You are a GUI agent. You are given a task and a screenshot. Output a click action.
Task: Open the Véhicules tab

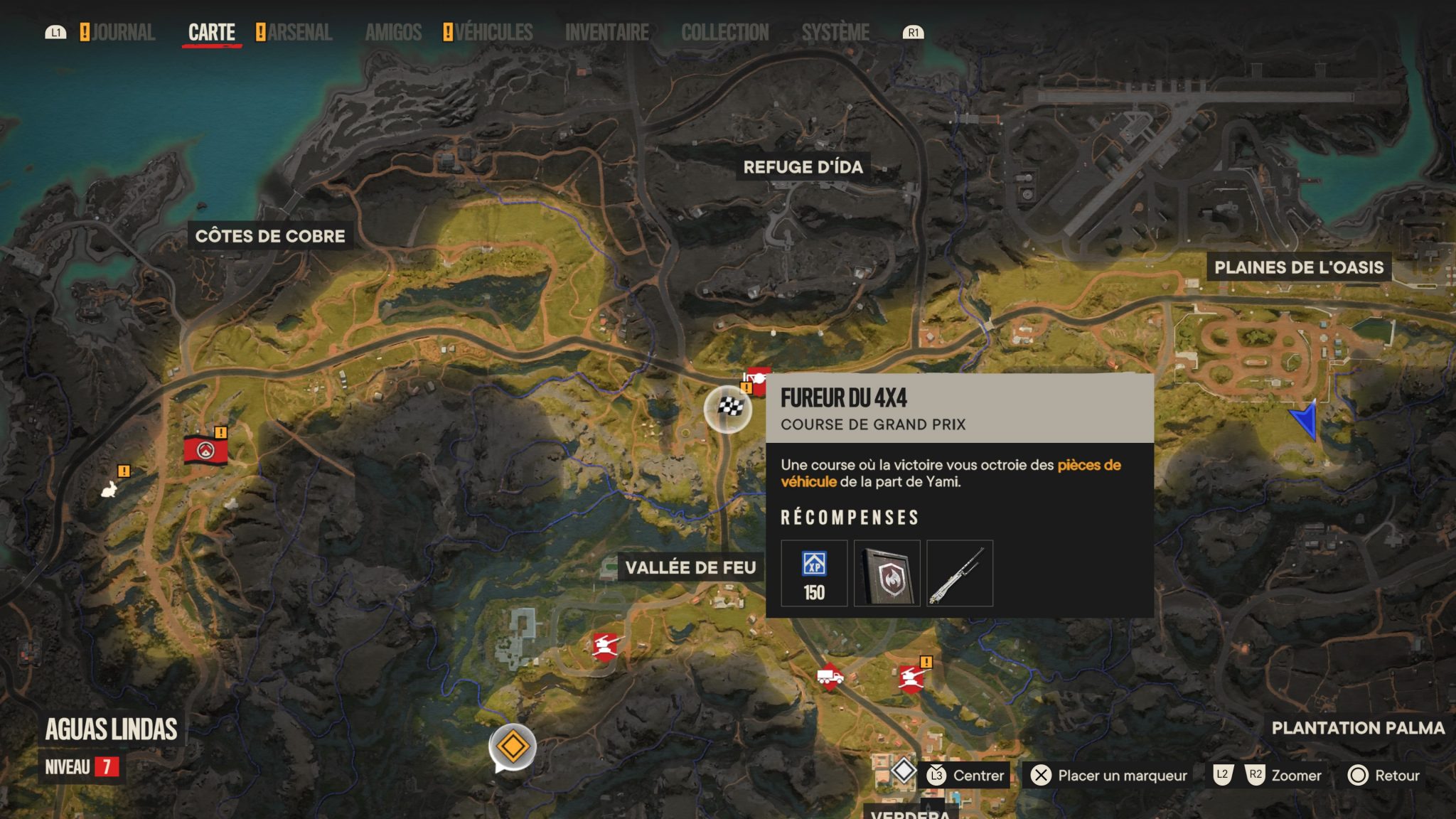click(x=493, y=33)
